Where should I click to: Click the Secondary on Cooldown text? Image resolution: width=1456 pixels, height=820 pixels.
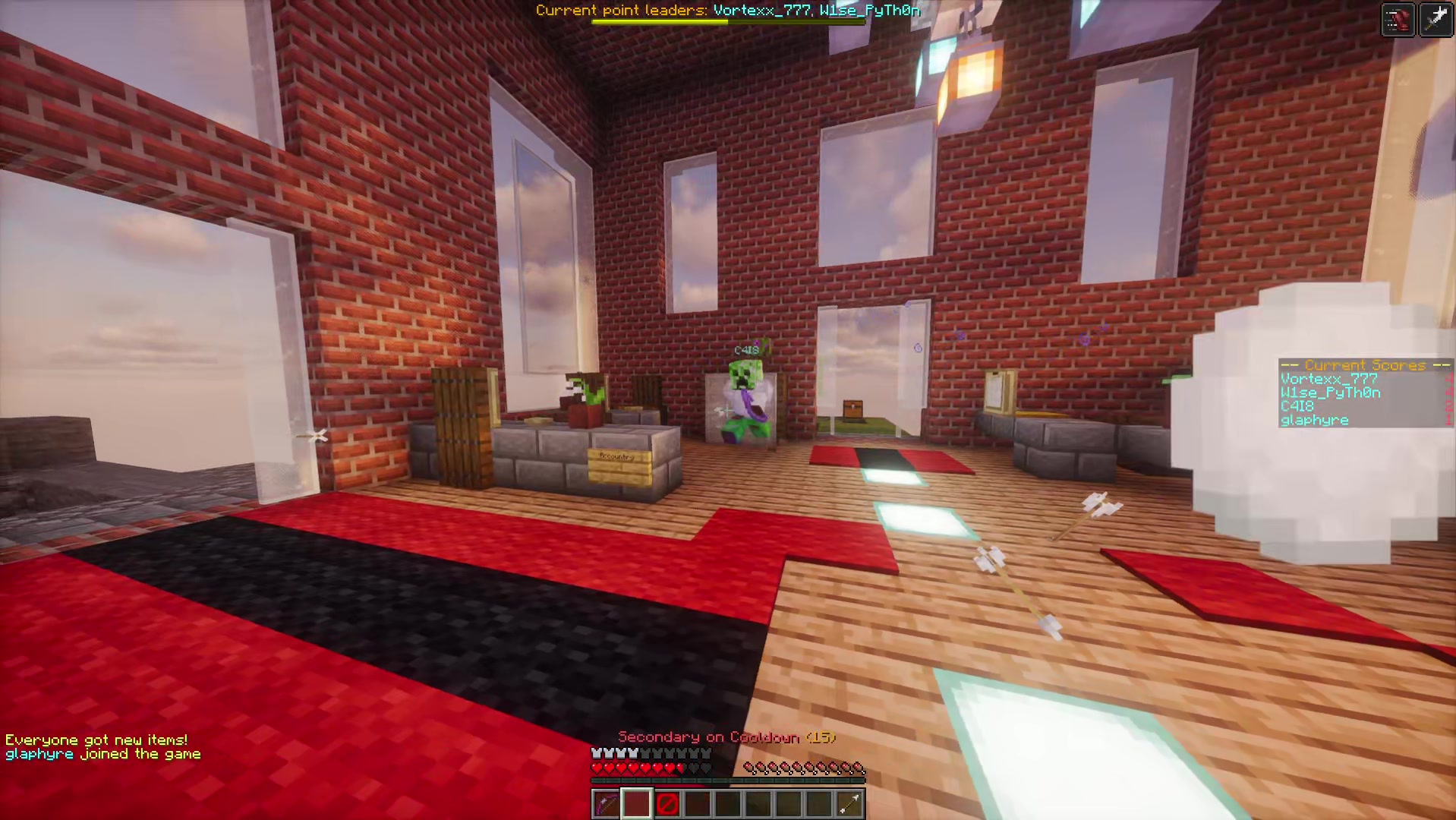click(726, 737)
